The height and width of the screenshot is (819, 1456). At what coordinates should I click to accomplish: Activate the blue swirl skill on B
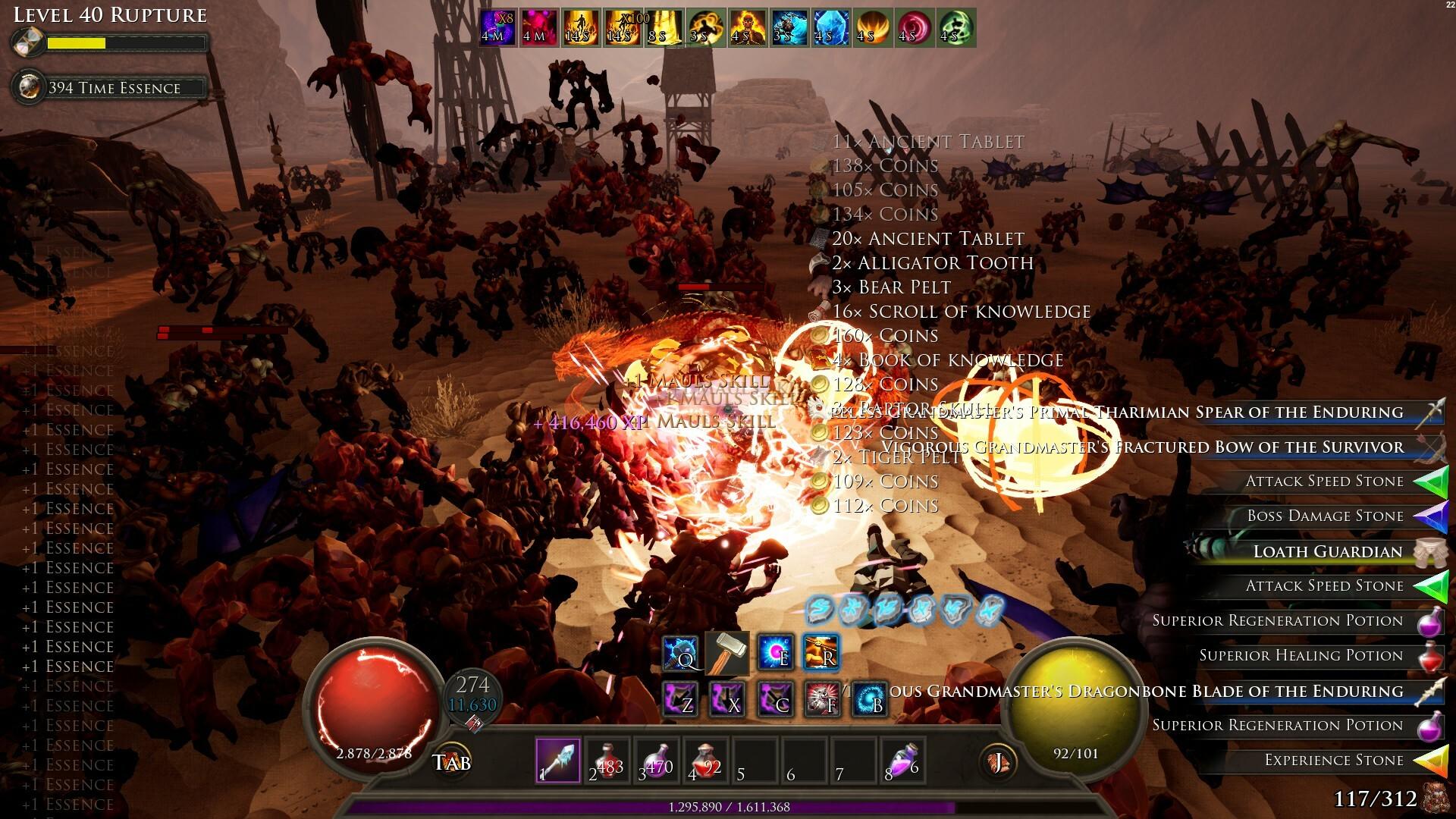click(869, 698)
